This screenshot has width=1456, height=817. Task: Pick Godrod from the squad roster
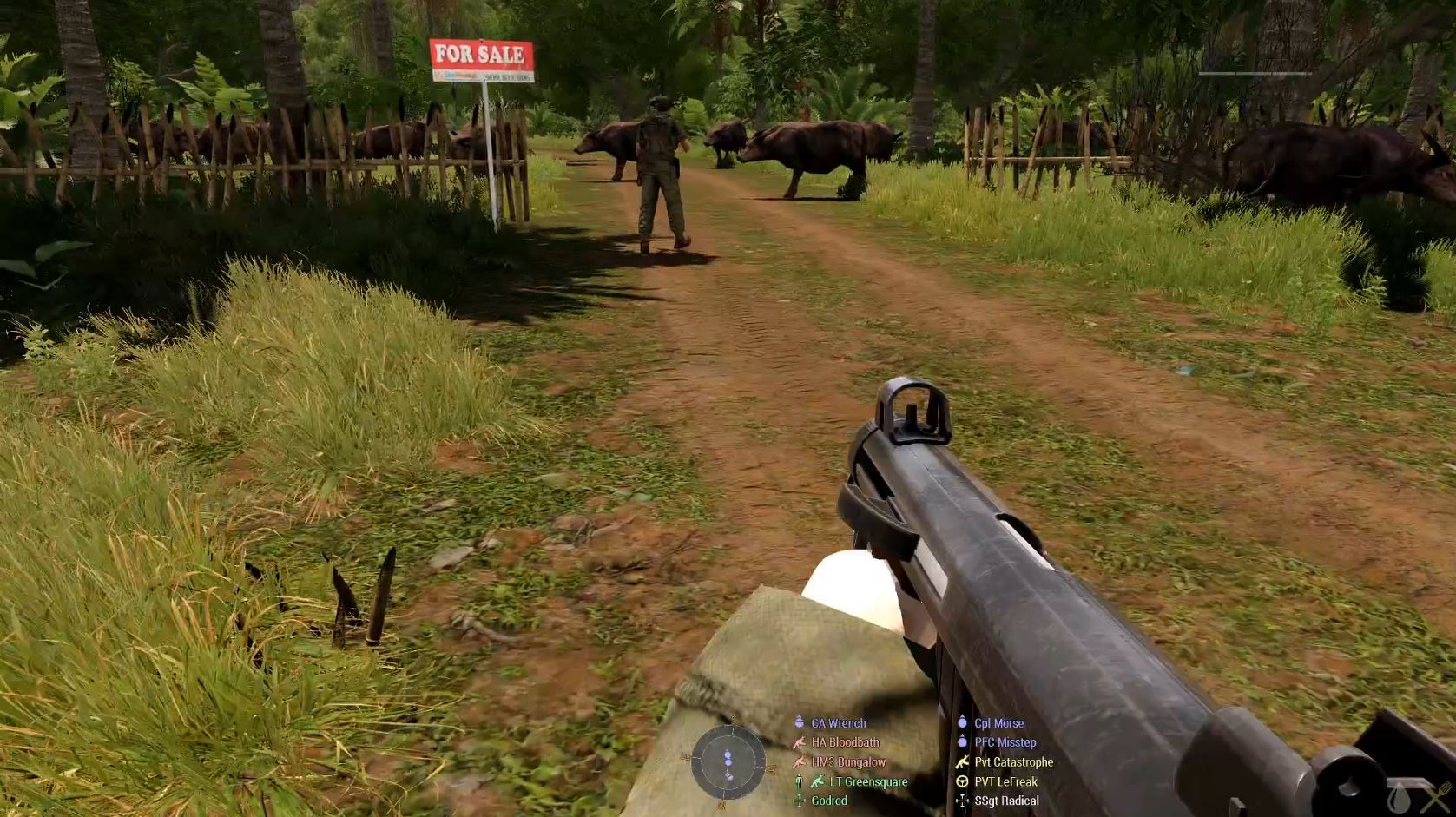coord(828,801)
